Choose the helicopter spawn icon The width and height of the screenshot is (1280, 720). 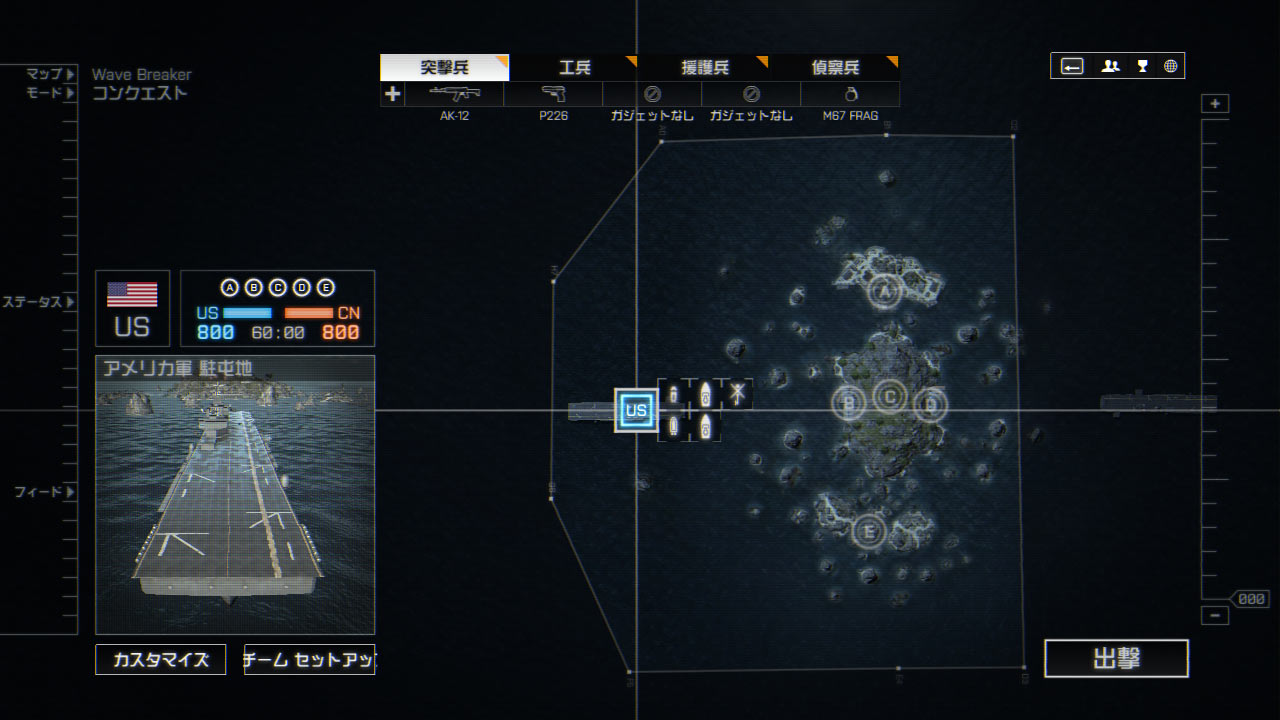tap(737, 394)
